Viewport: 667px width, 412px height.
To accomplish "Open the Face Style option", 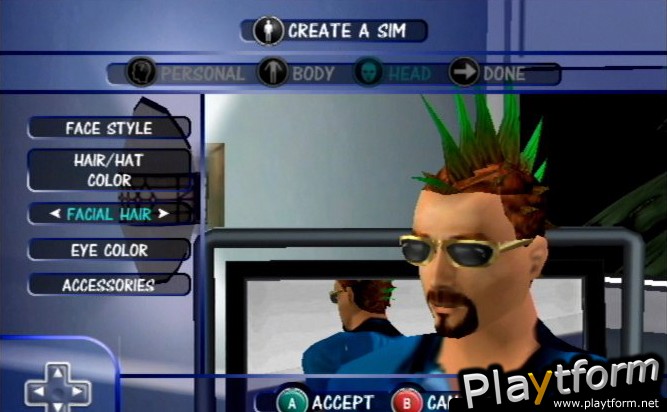I will click(x=109, y=128).
